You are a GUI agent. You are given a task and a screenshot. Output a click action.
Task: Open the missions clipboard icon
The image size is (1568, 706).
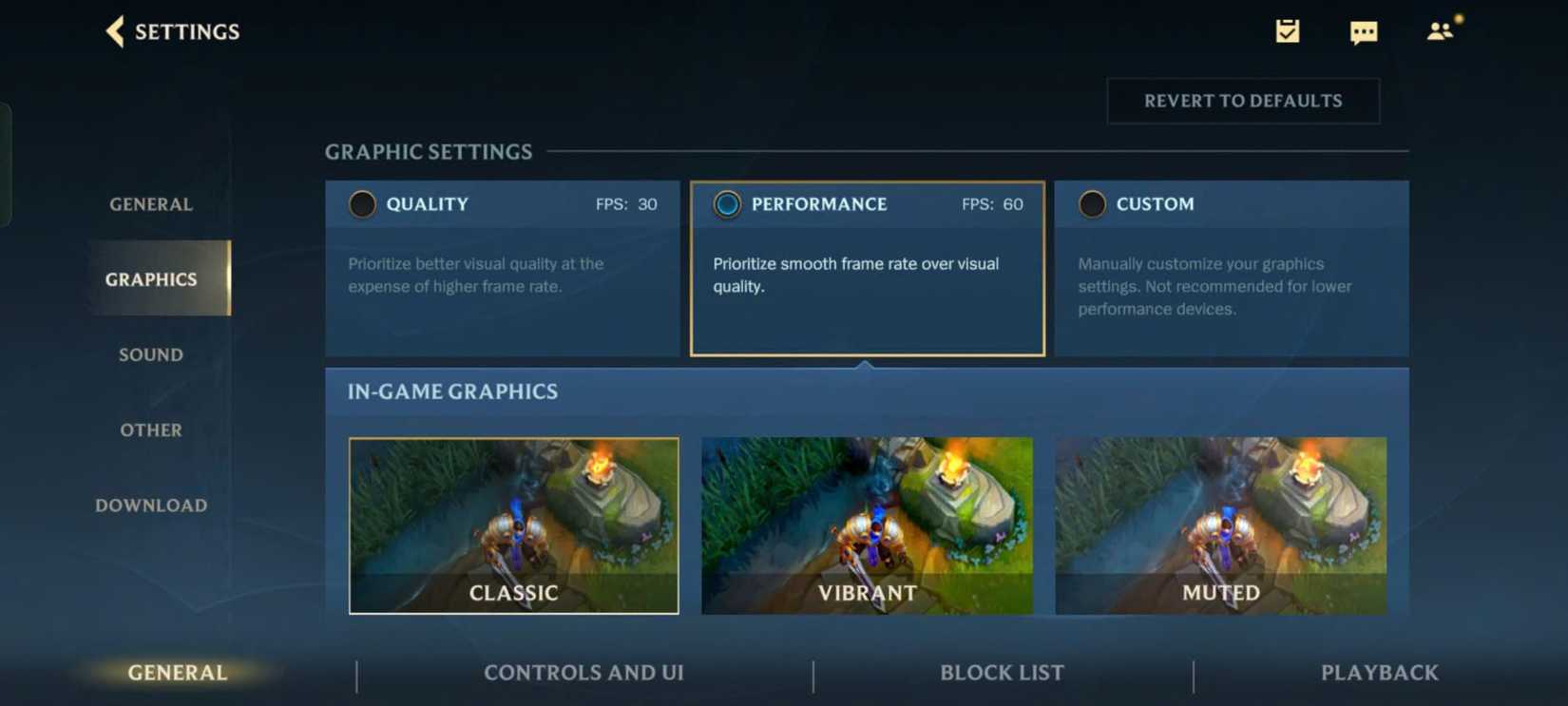(1288, 31)
